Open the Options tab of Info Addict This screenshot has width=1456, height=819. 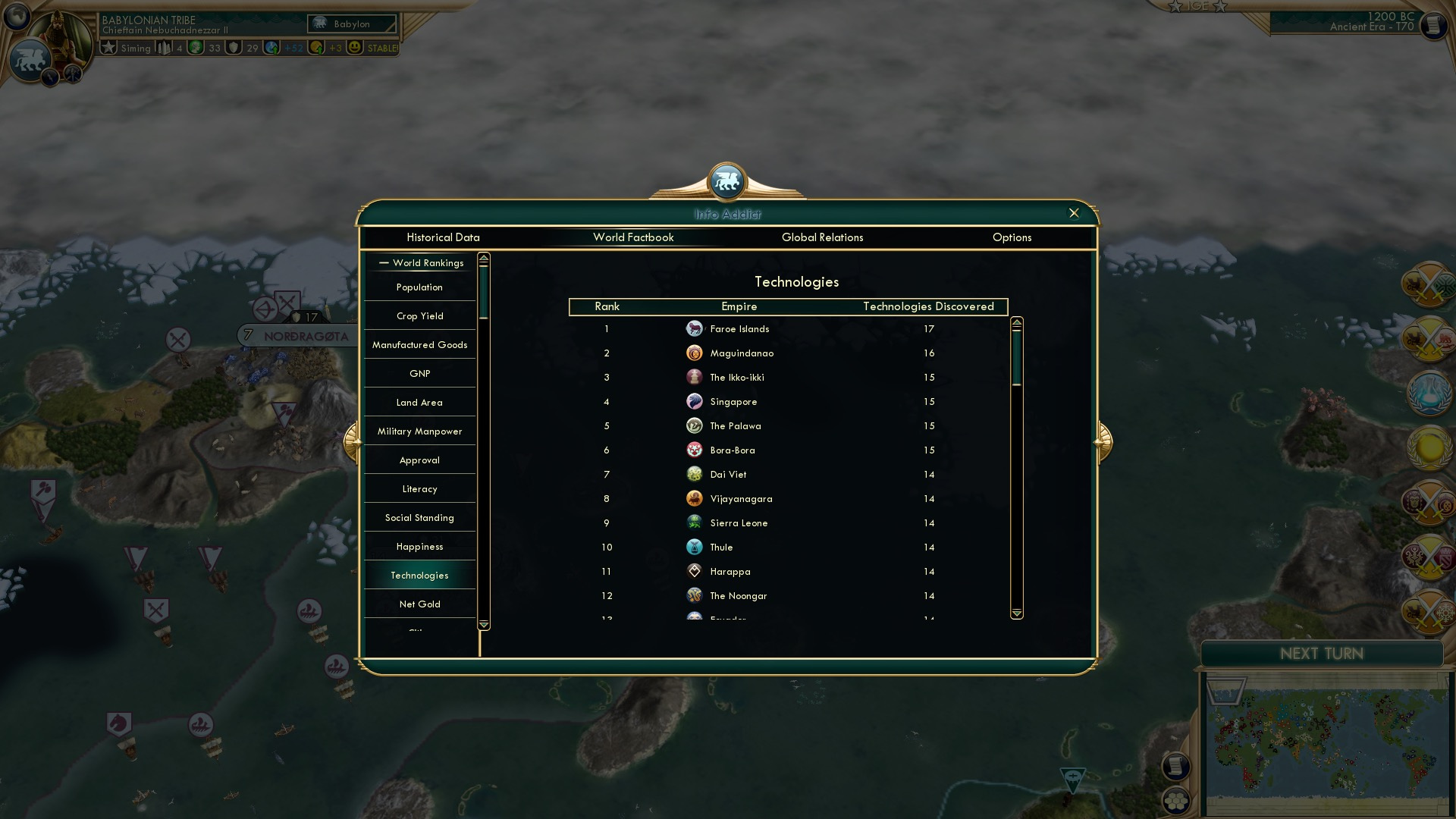[x=1012, y=237]
